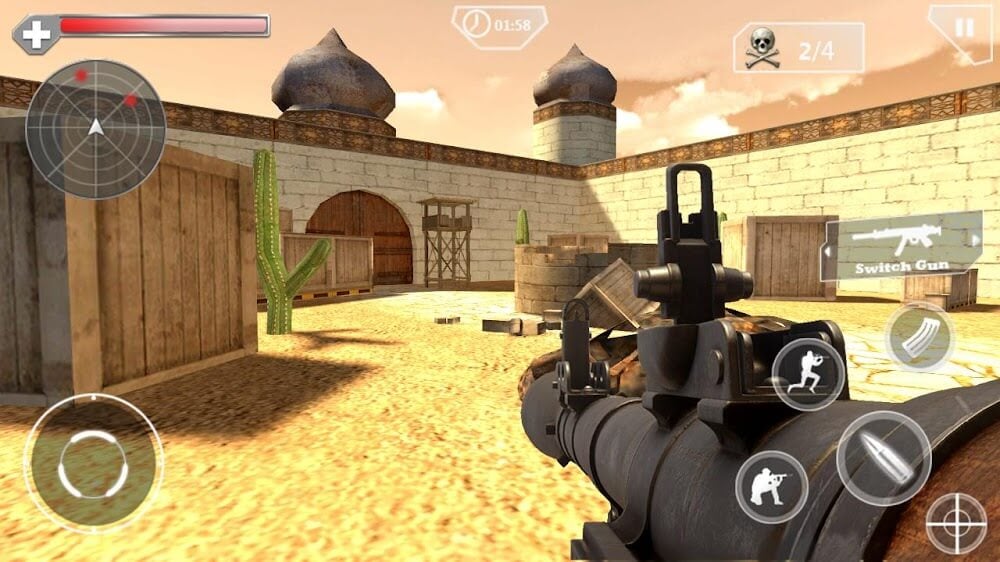The height and width of the screenshot is (562, 1000).
Task: Pause the game
Action: tap(963, 27)
